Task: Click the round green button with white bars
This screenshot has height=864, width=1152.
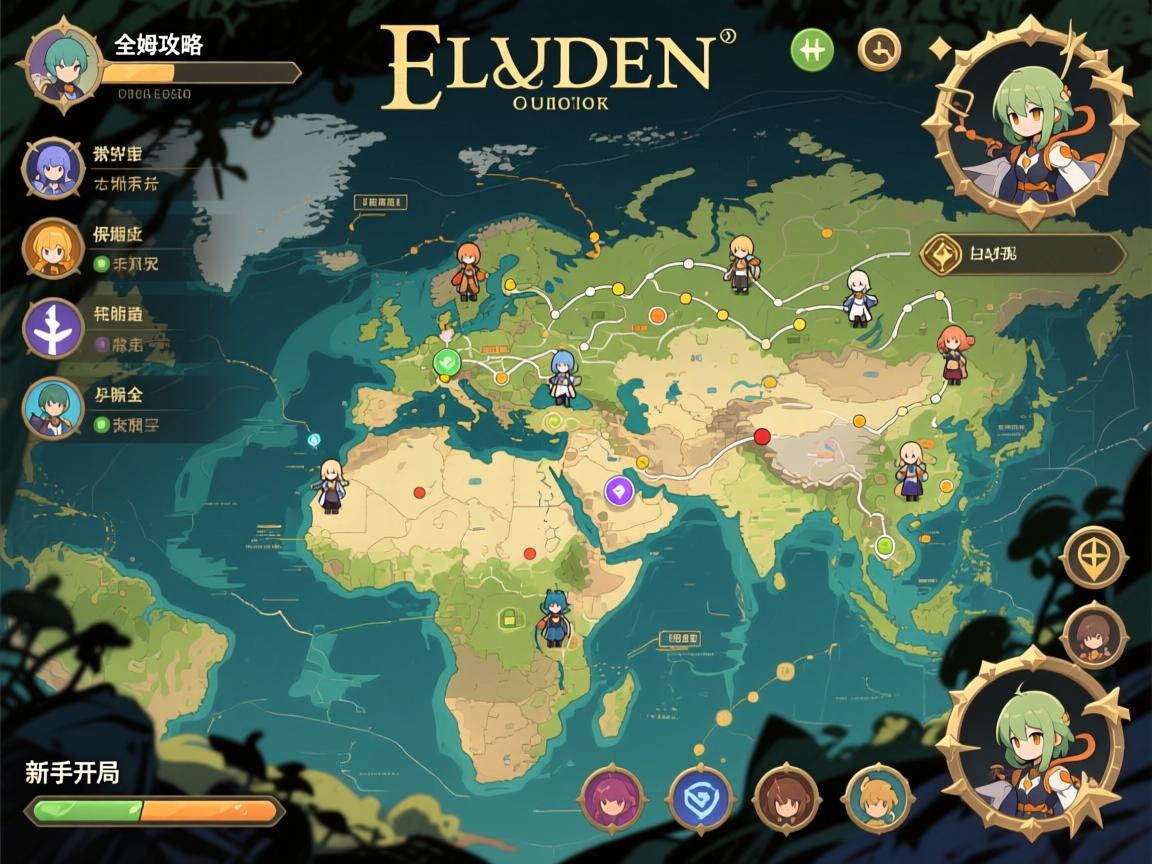Action: coord(812,49)
